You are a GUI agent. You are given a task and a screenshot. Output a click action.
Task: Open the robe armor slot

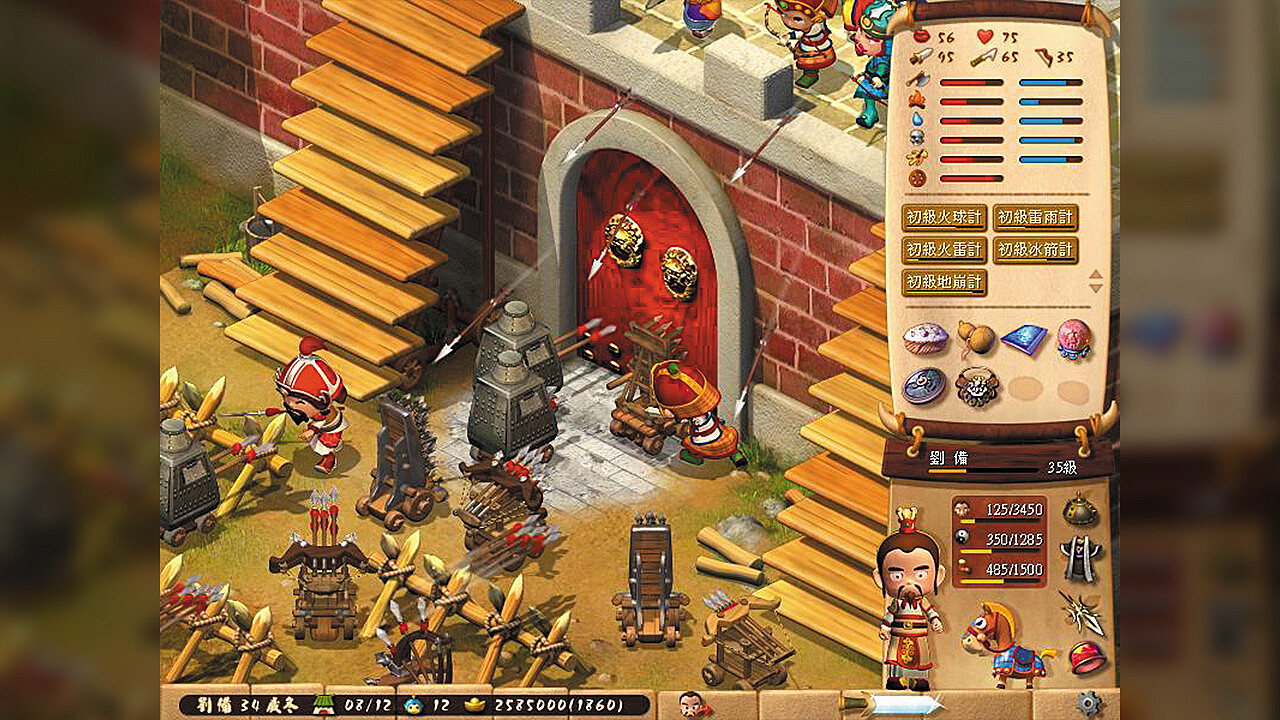pos(1079,557)
